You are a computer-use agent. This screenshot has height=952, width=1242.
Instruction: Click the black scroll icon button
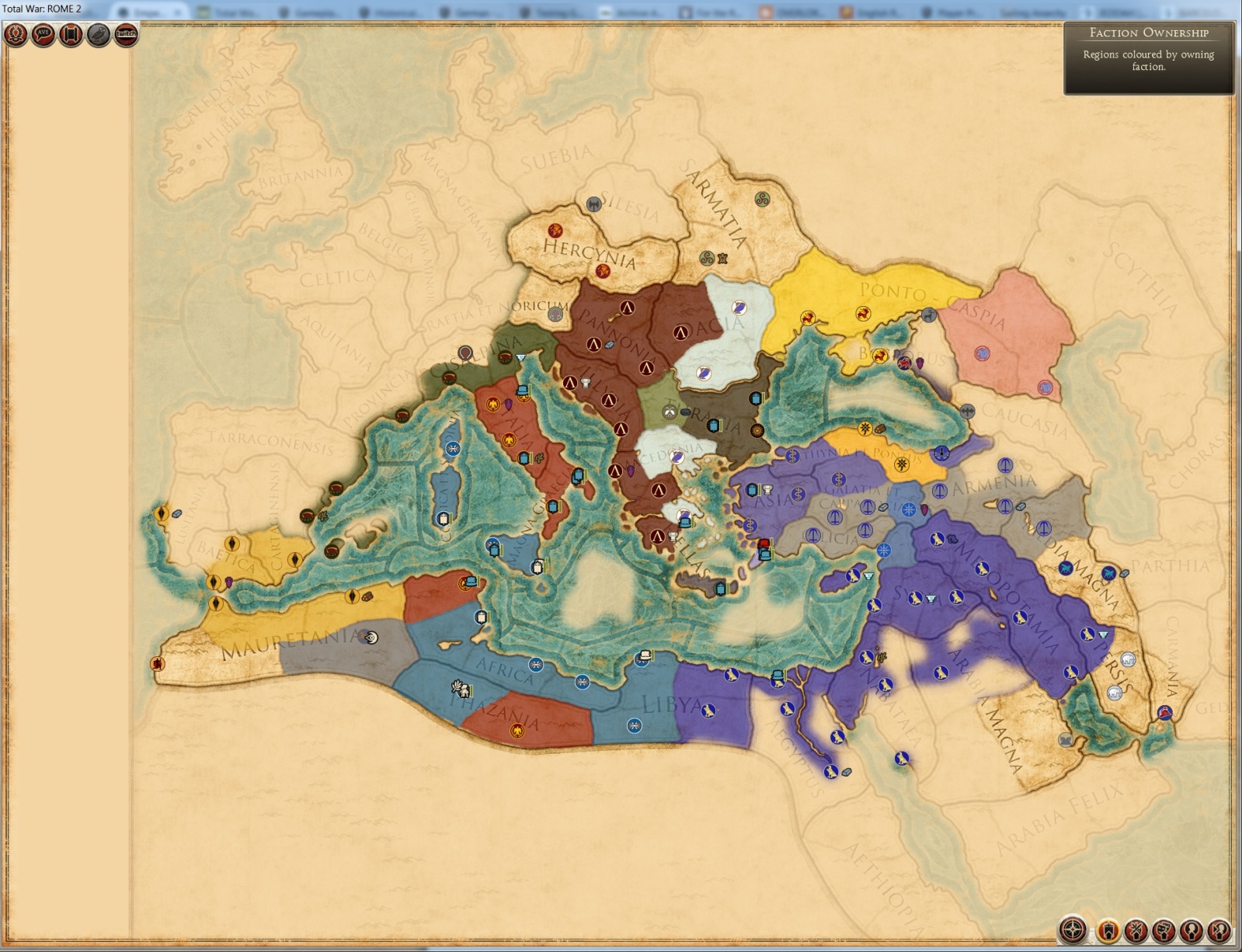click(x=71, y=35)
